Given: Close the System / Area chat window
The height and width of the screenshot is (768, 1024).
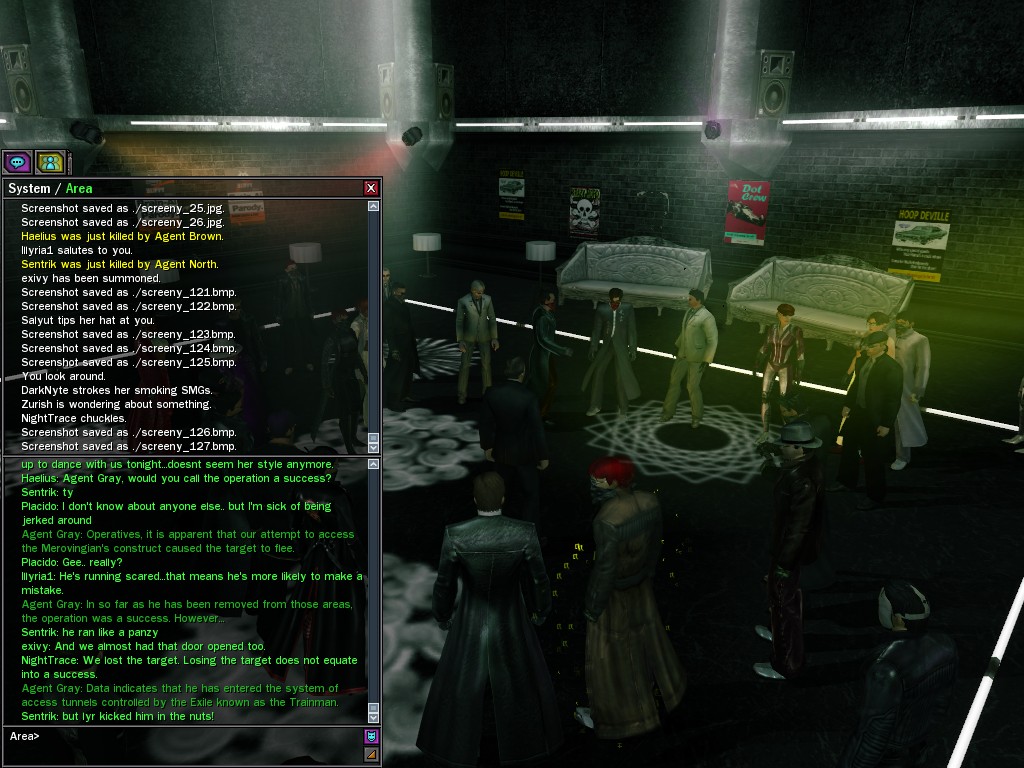Looking at the screenshot, I should 371,188.
